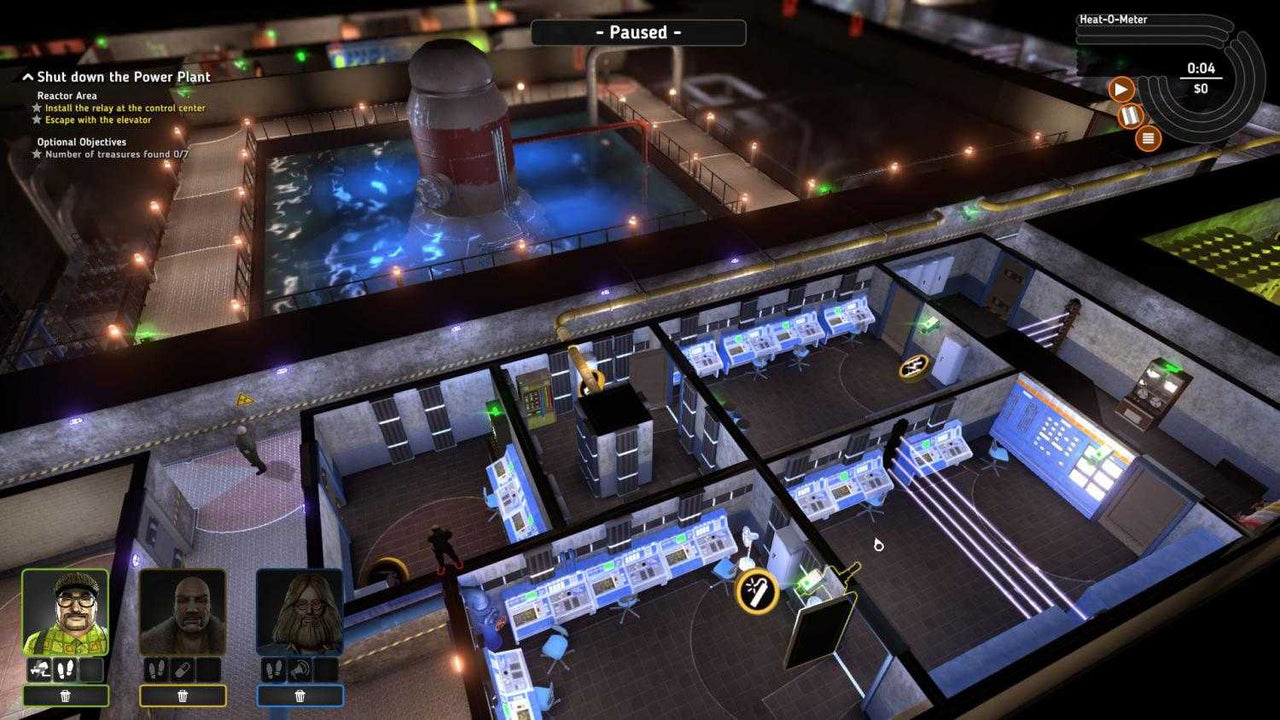This screenshot has height=720, width=1280.
Task: Activate the footsteps skill of the bald crew member
Action: (x=157, y=670)
